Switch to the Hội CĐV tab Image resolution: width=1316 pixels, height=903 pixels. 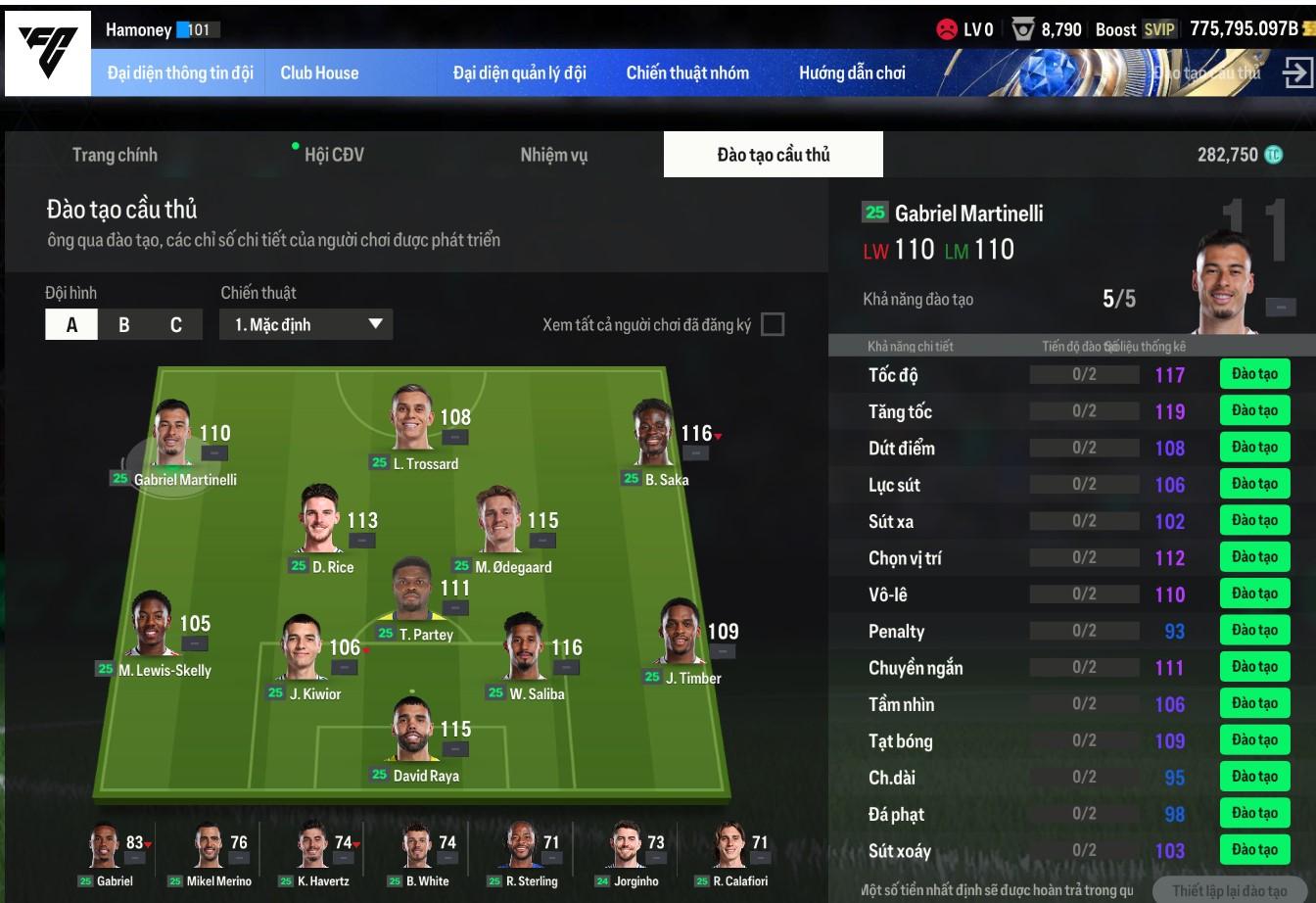(334, 155)
